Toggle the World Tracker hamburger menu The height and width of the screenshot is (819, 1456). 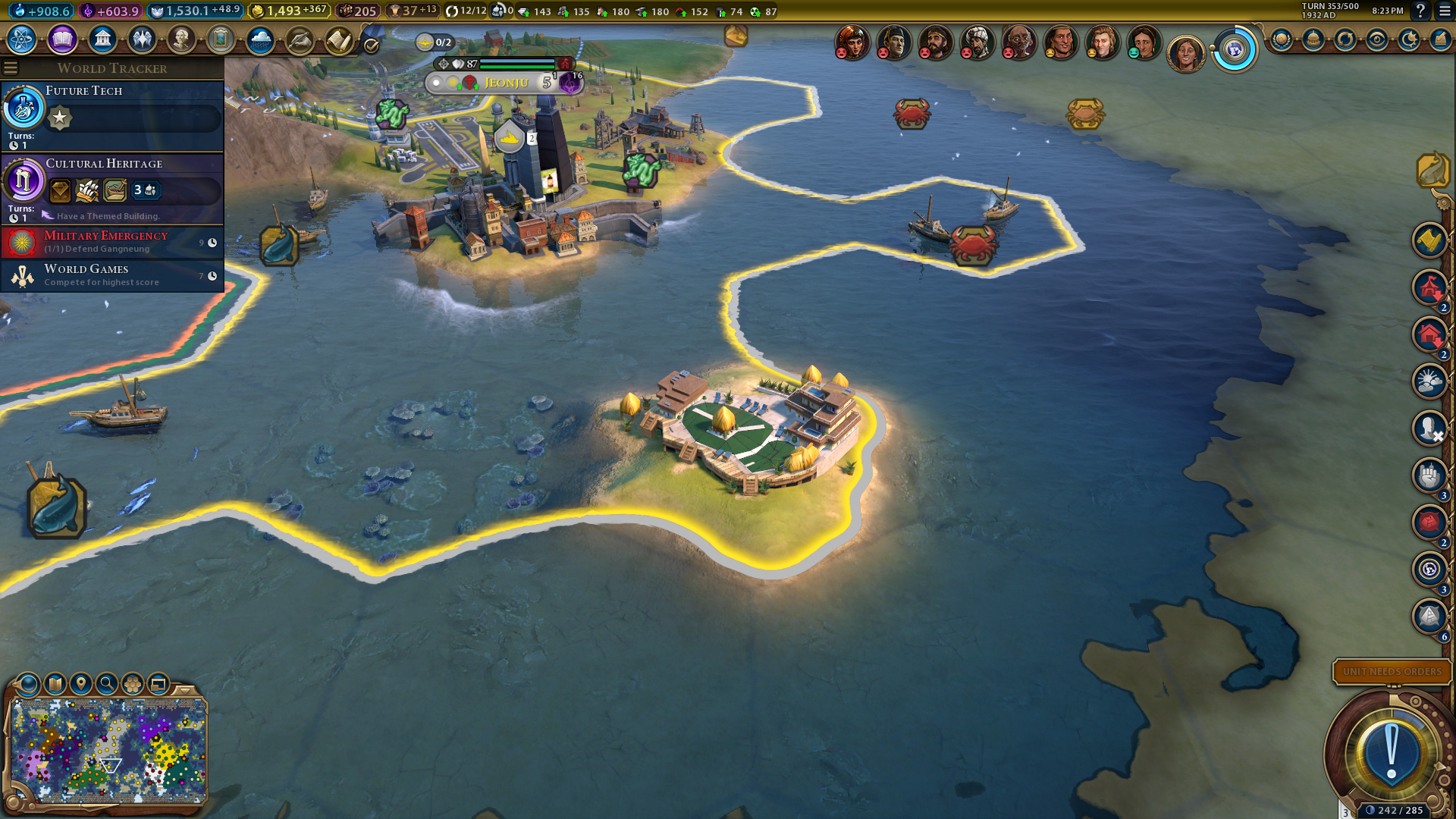click(11, 68)
